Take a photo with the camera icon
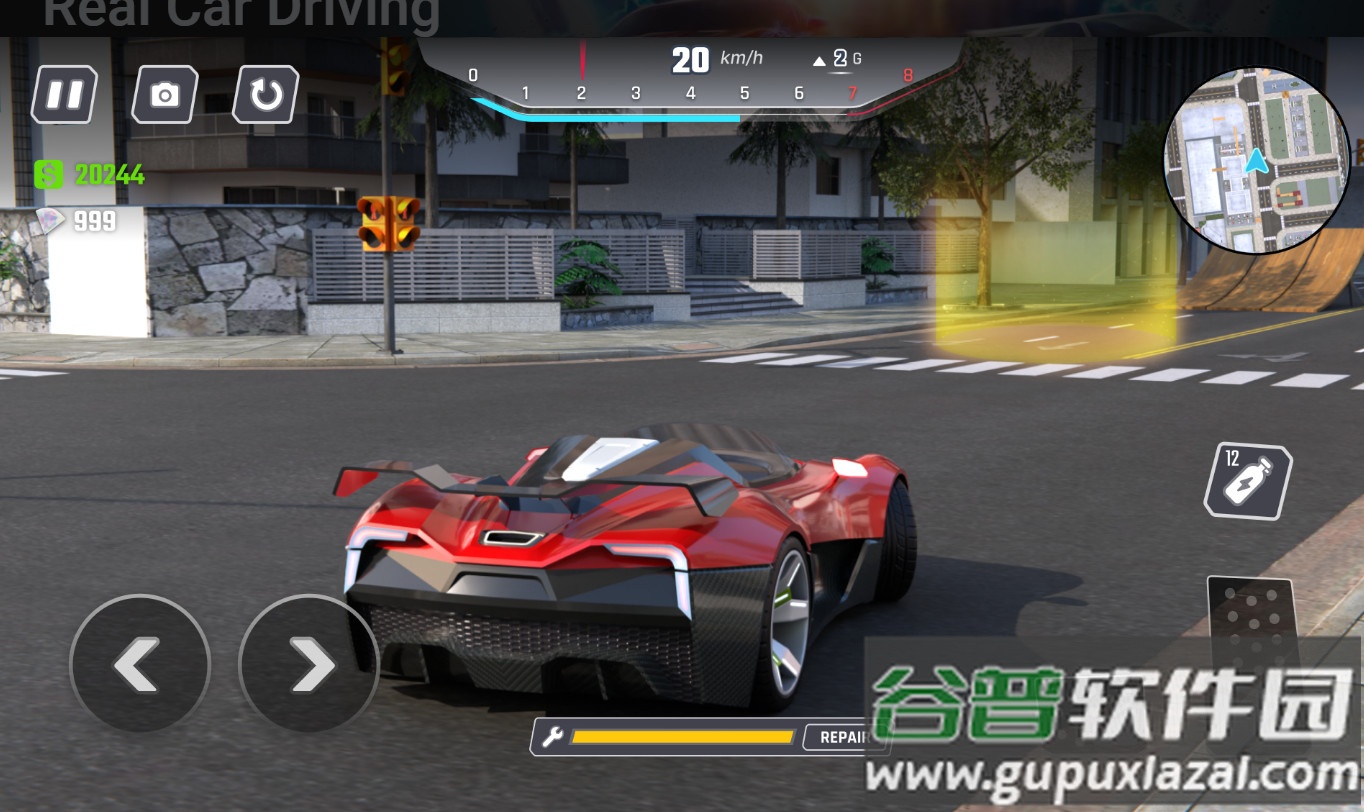This screenshot has width=1364, height=812. click(163, 95)
